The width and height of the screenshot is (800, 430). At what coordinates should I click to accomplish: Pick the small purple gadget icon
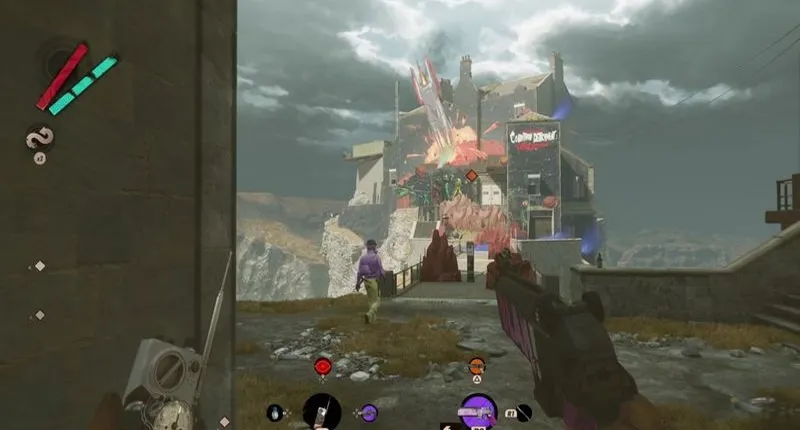click(x=369, y=412)
